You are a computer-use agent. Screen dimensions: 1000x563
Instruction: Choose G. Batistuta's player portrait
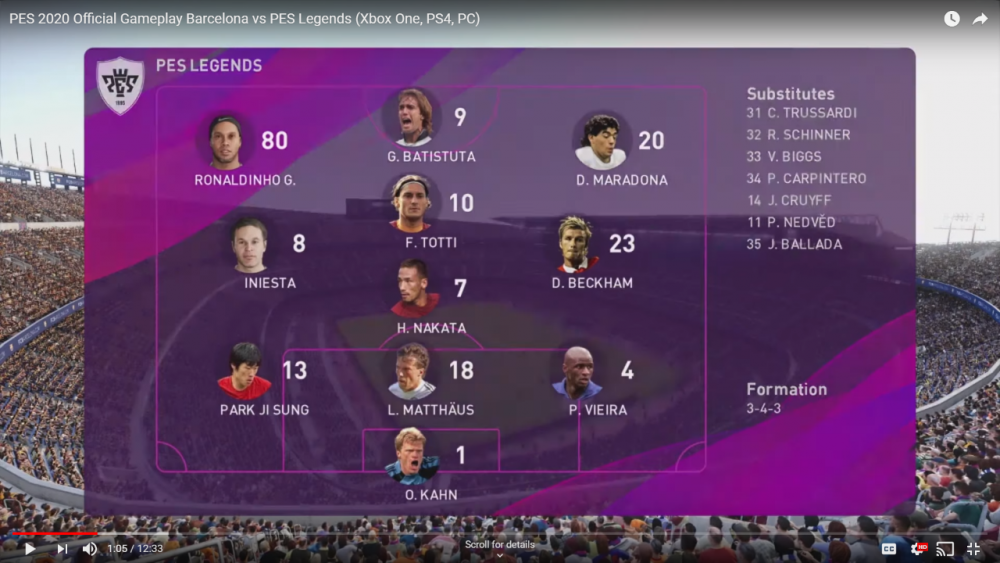click(411, 118)
